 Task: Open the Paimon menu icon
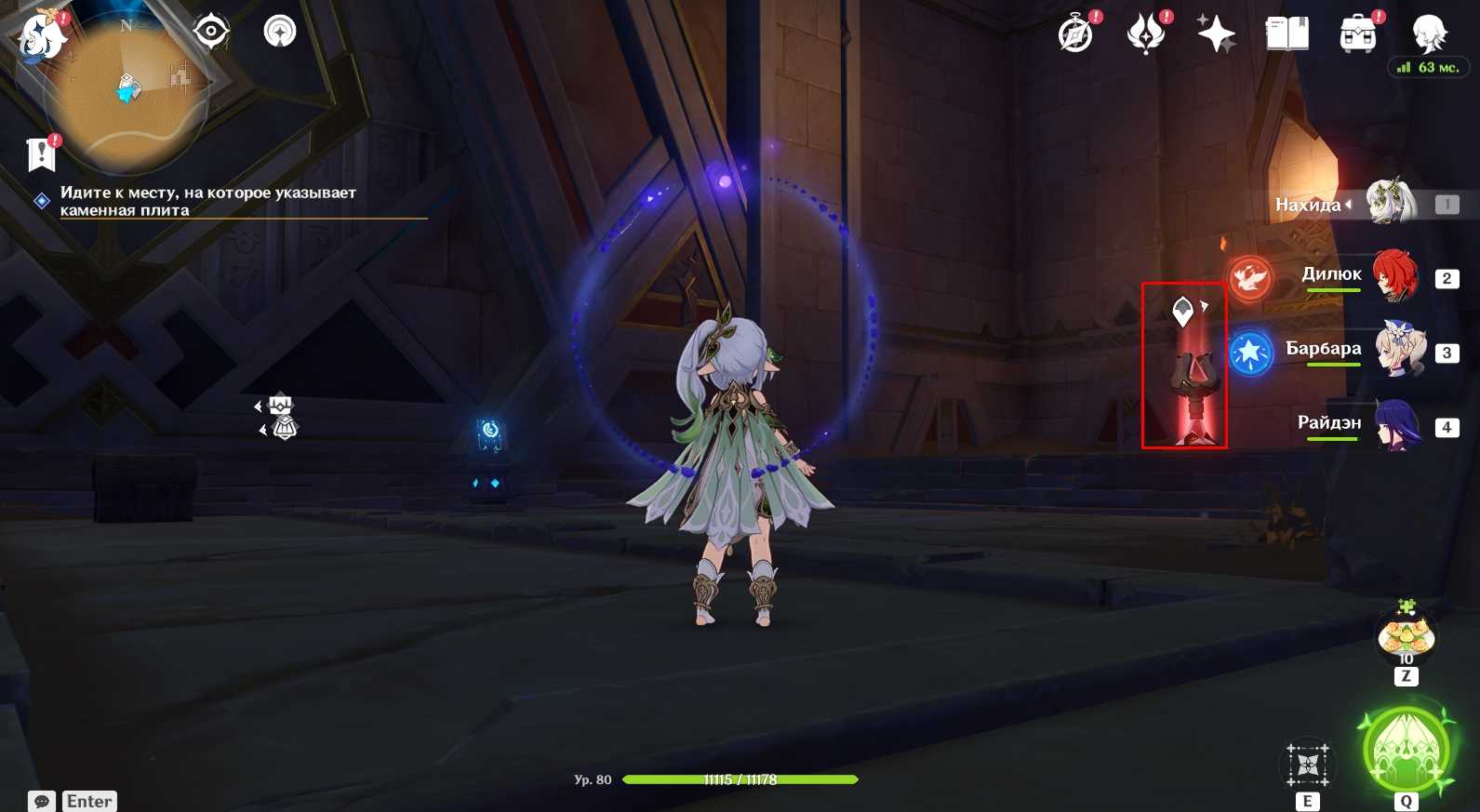[41, 37]
